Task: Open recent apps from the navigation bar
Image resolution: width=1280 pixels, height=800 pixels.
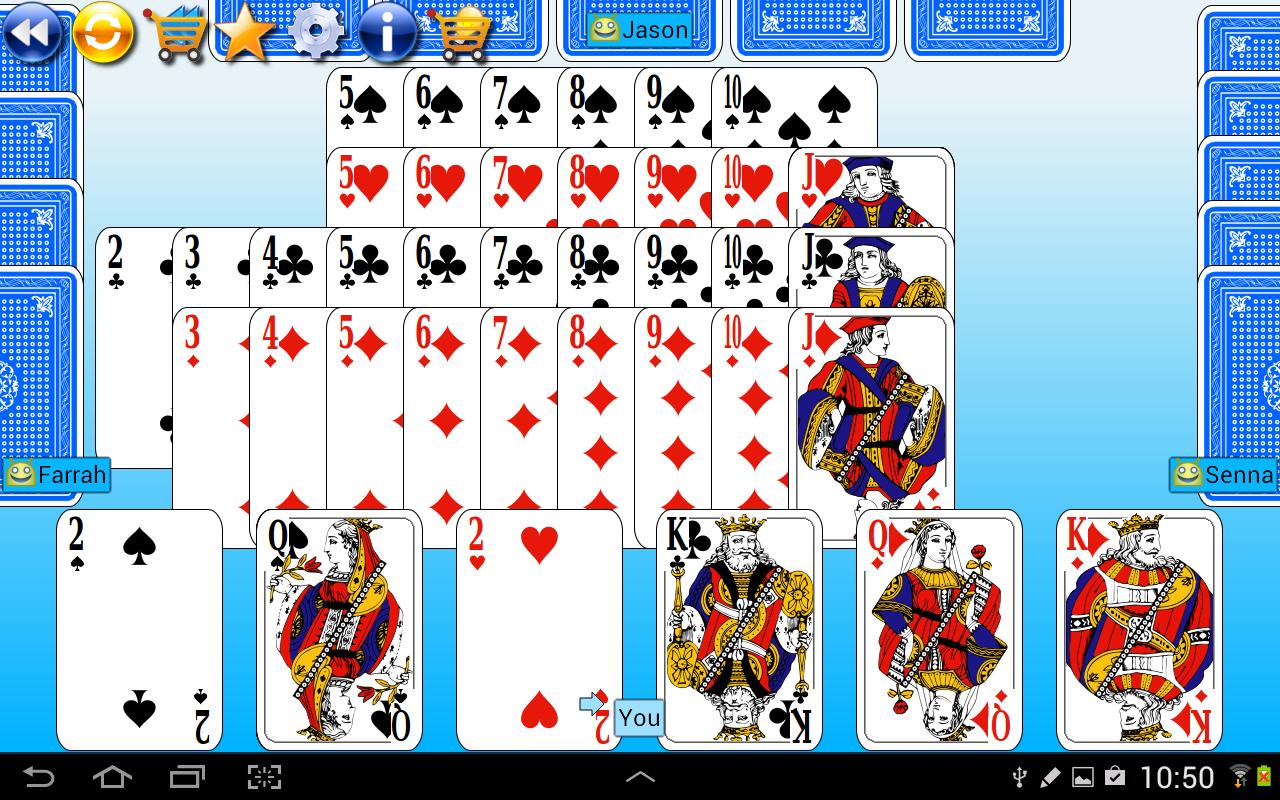Action: [188, 776]
